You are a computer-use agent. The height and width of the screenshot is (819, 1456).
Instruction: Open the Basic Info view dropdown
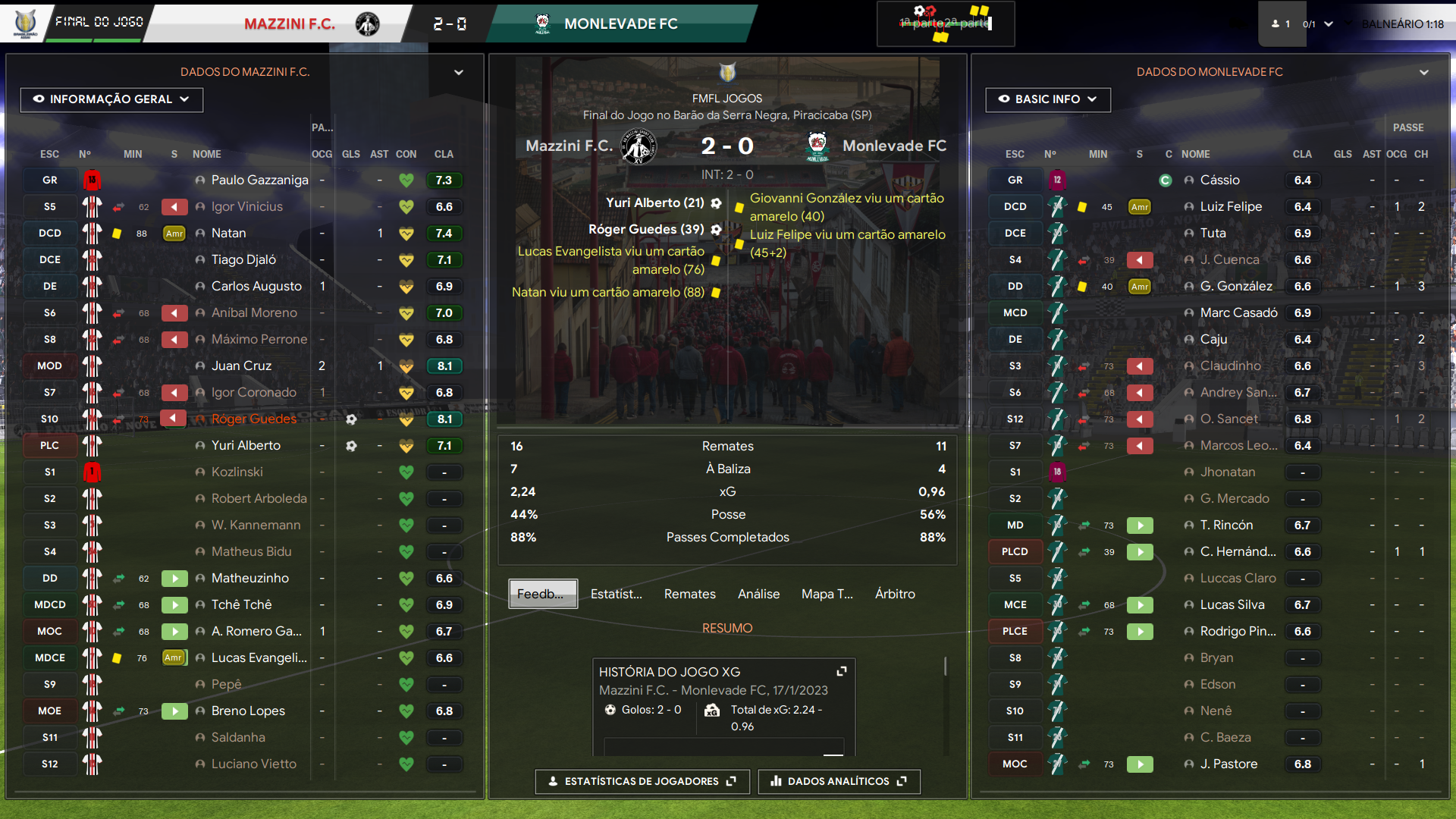point(1047,99)
